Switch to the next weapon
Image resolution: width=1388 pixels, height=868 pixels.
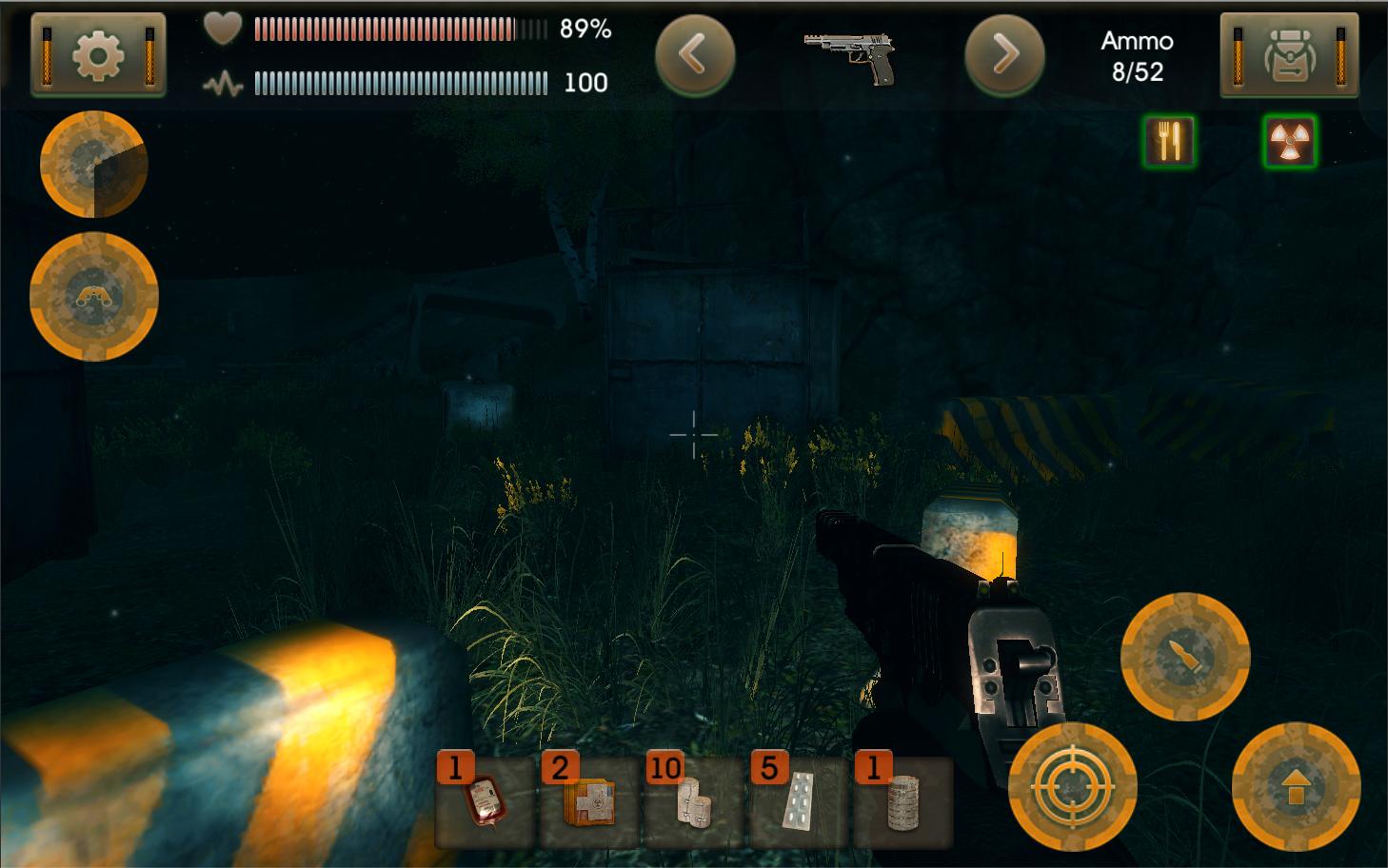pyautogui.click(x=1004, y=55)
